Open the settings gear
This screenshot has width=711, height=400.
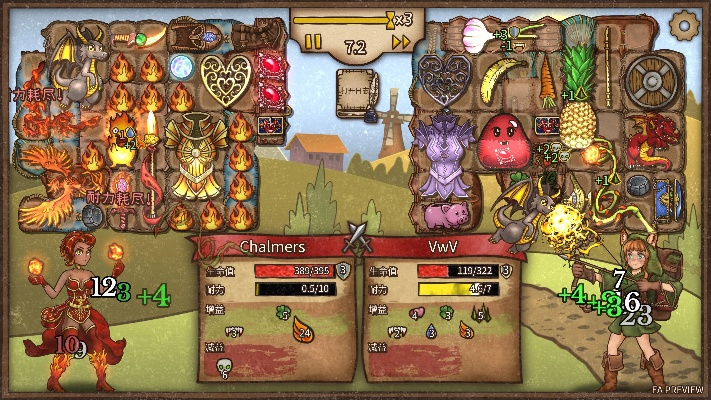685,24
